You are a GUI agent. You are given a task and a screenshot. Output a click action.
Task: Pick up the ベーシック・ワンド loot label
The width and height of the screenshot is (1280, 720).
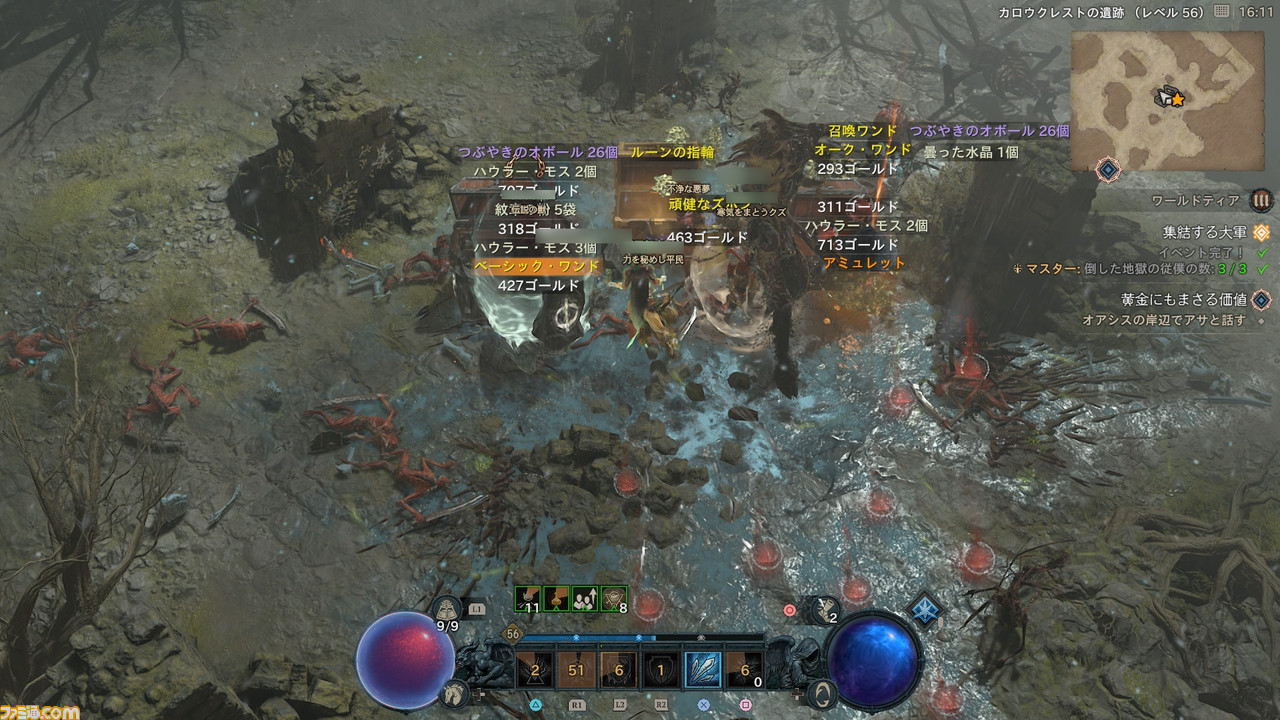click(x=538, y=266)
